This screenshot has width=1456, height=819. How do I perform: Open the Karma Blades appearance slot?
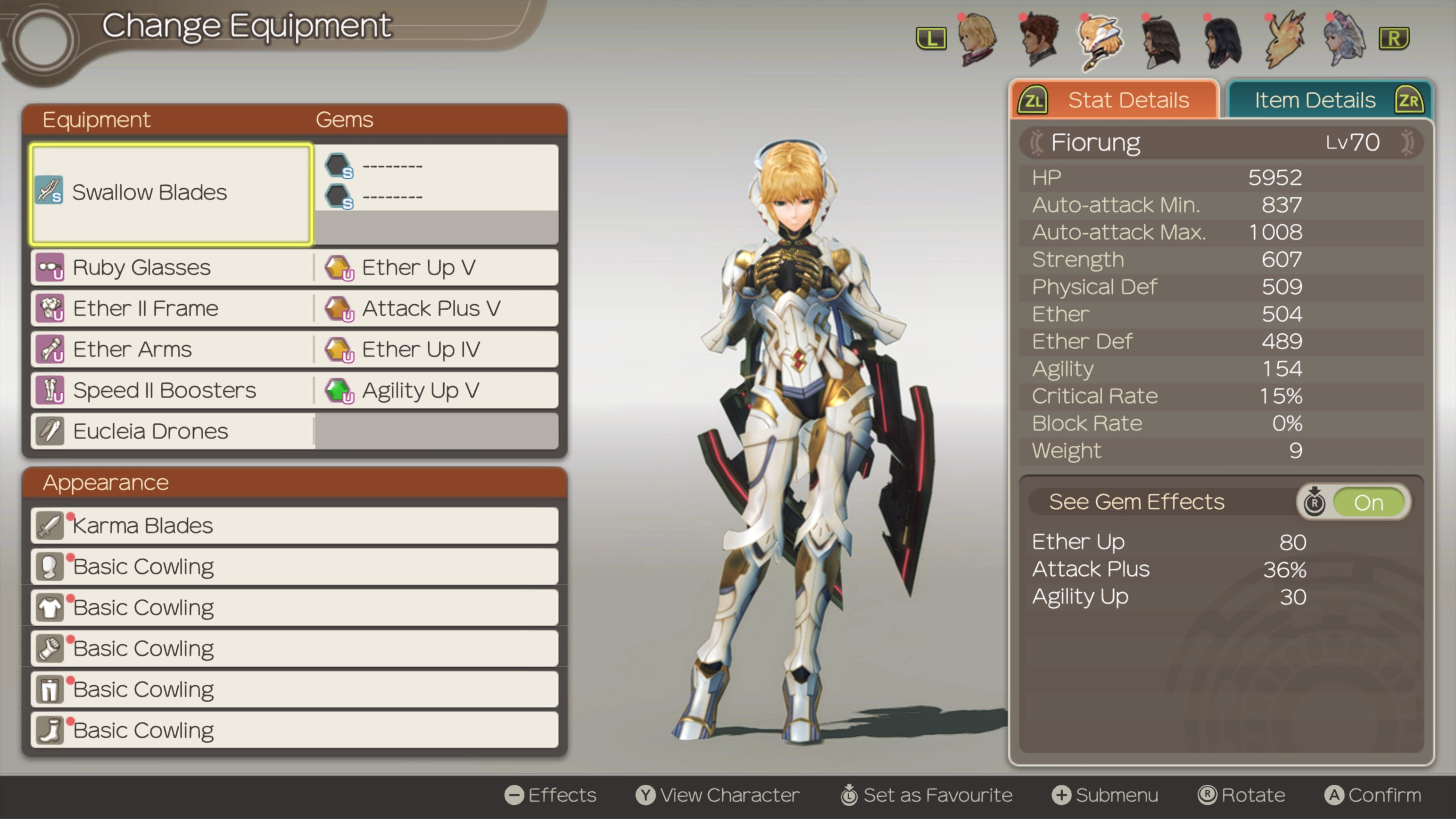[x=294, y=526]
